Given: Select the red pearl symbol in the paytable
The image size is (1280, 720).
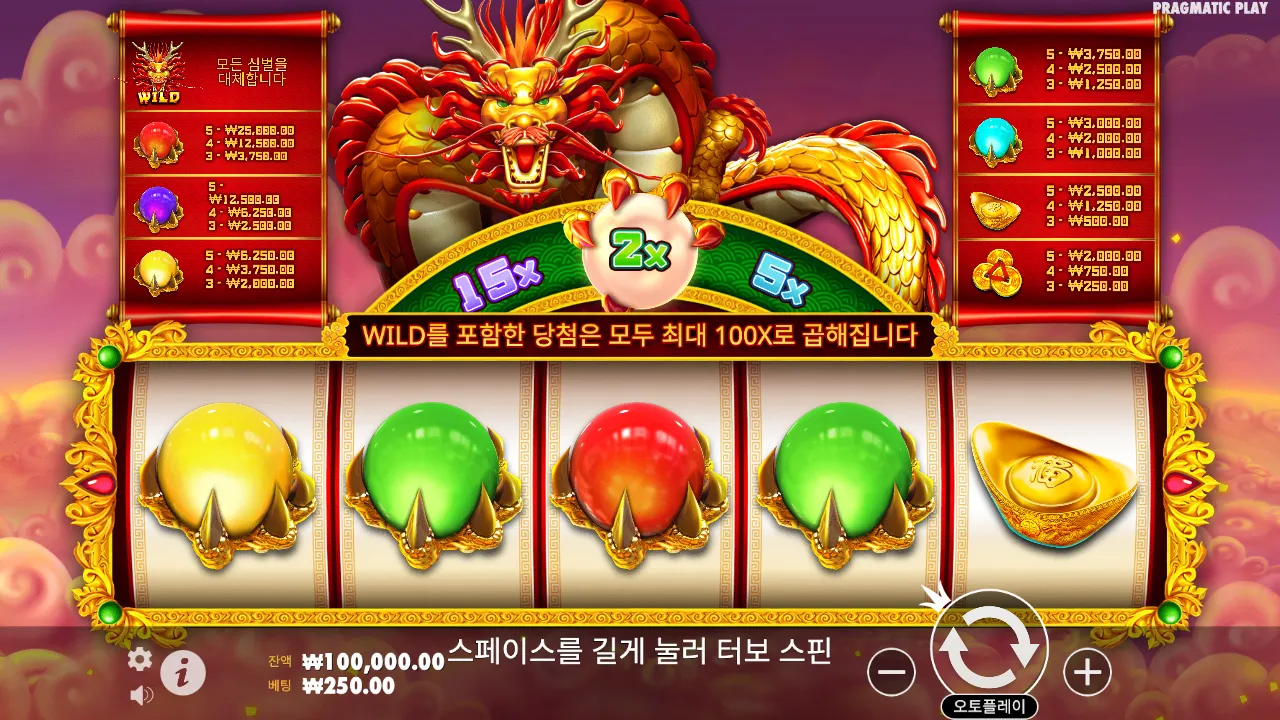Looking at the screenshot, I should pyautogui.click(x=160, y=141).
